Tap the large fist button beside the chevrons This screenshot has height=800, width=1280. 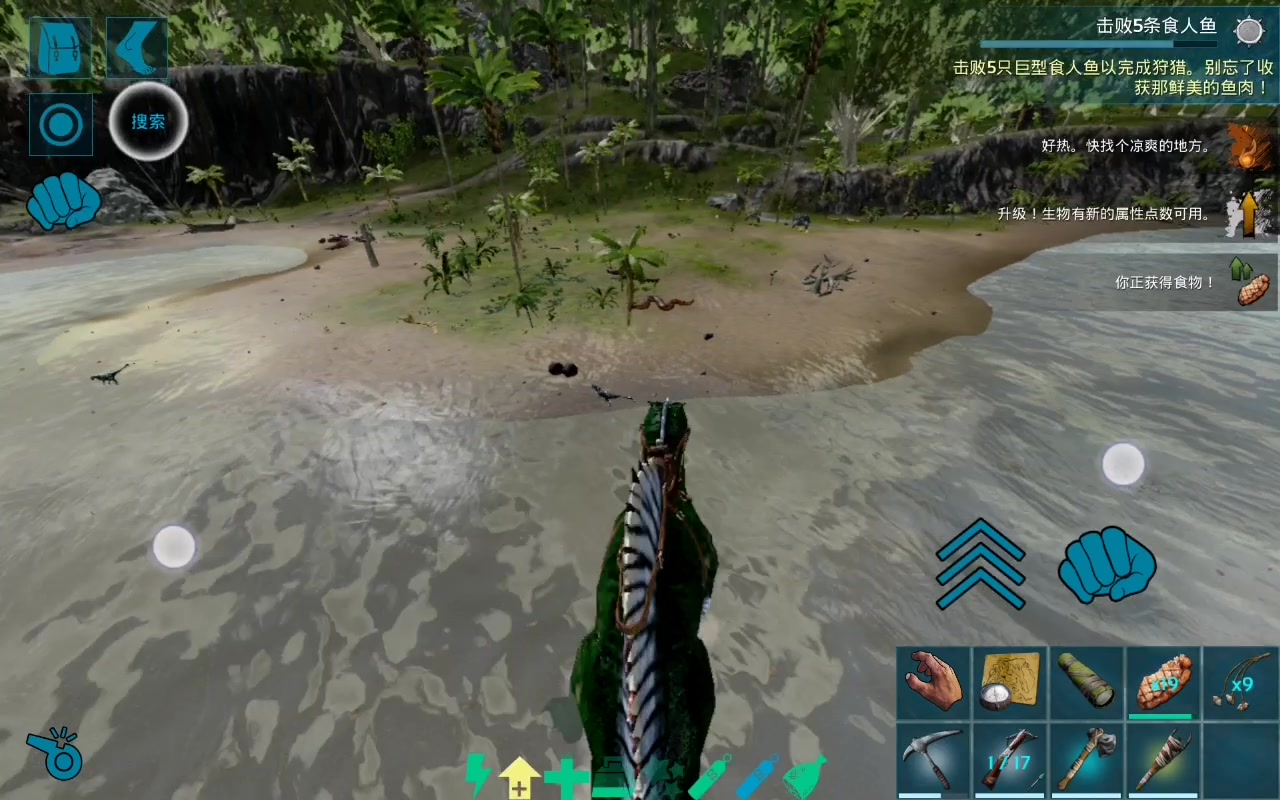[x=1106, y=566]
